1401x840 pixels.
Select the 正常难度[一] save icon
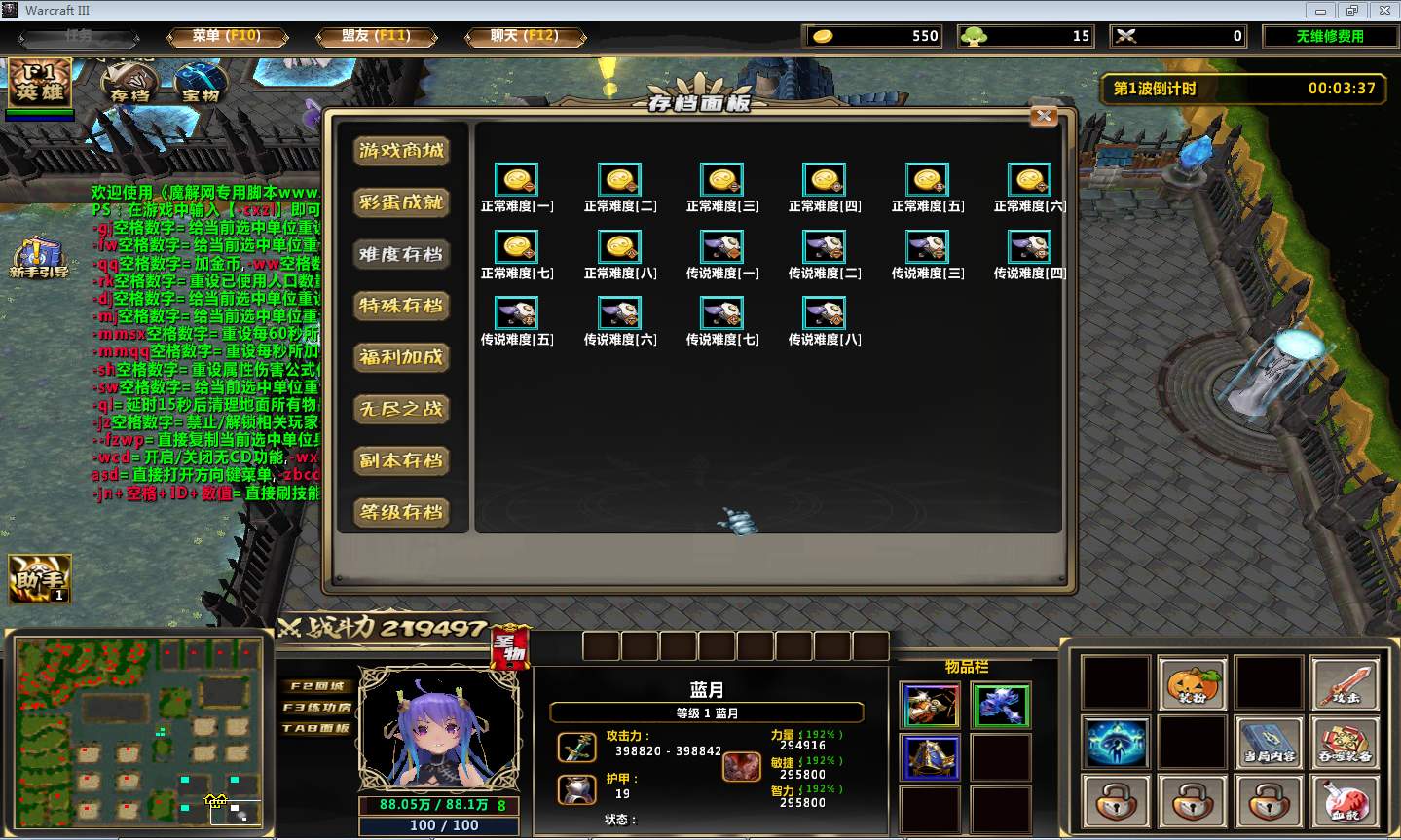[517, 181]
